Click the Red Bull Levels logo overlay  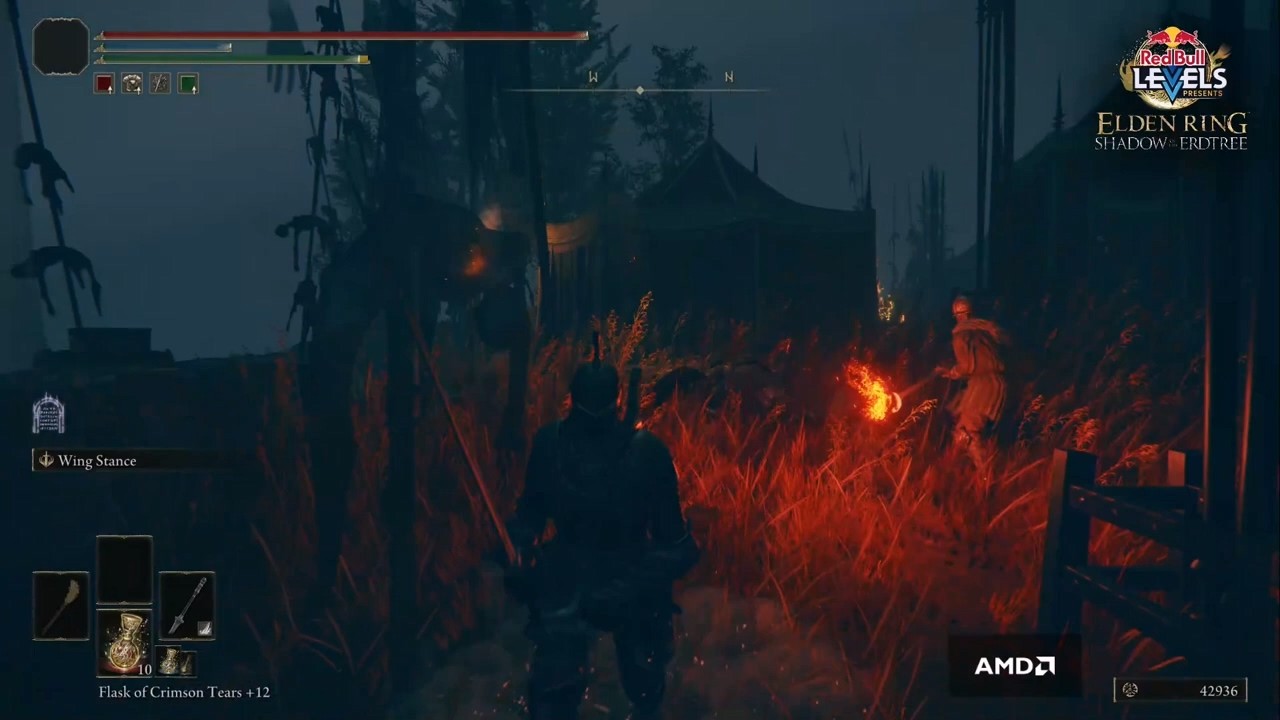[1173, 68]
